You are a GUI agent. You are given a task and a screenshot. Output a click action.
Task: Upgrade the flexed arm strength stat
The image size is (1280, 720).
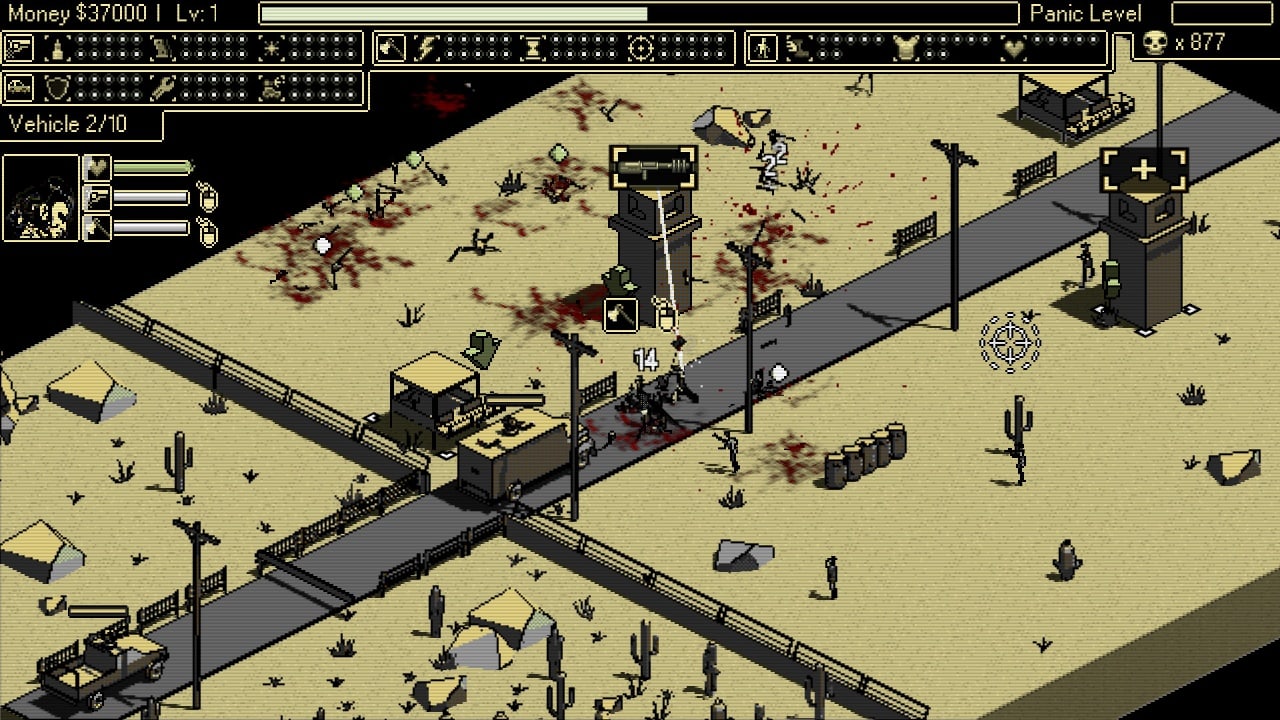pyautogui.click(x=797, y=48)
